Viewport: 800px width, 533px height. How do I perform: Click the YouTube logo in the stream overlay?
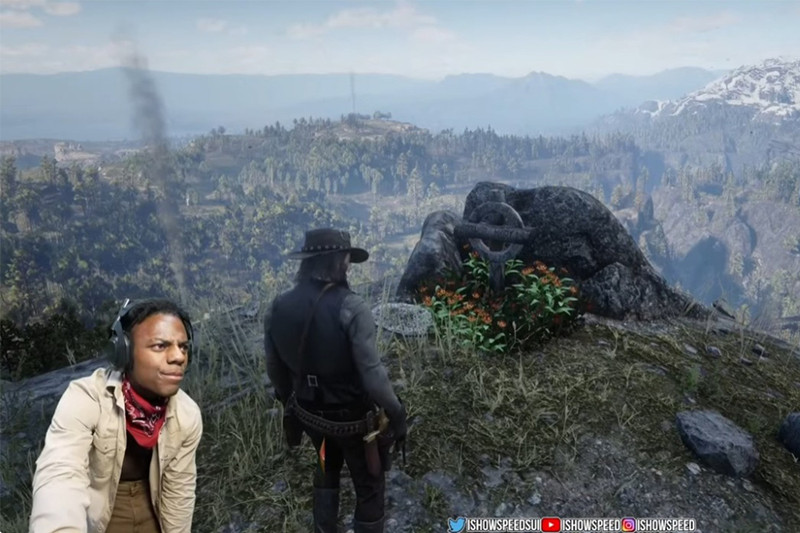point(550,524)
